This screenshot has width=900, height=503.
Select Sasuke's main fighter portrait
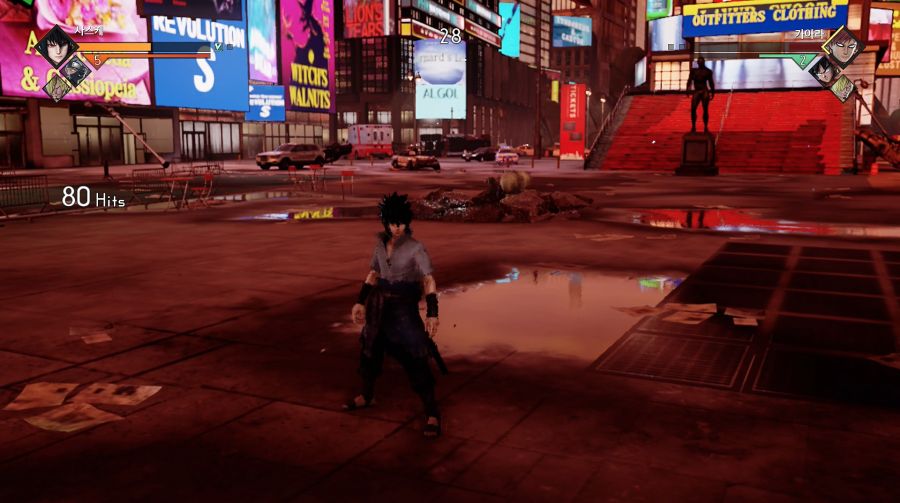[55, 46]
